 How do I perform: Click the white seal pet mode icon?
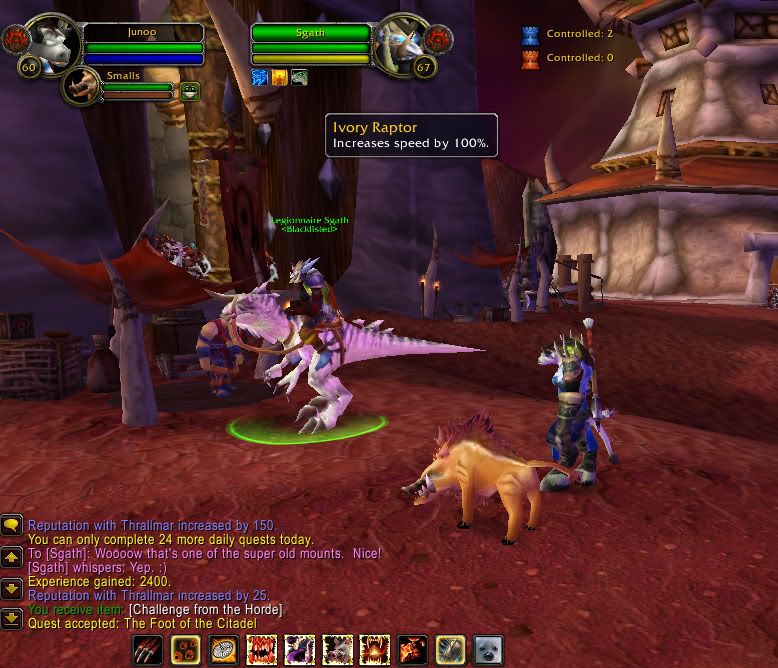[x=488, y=649]
